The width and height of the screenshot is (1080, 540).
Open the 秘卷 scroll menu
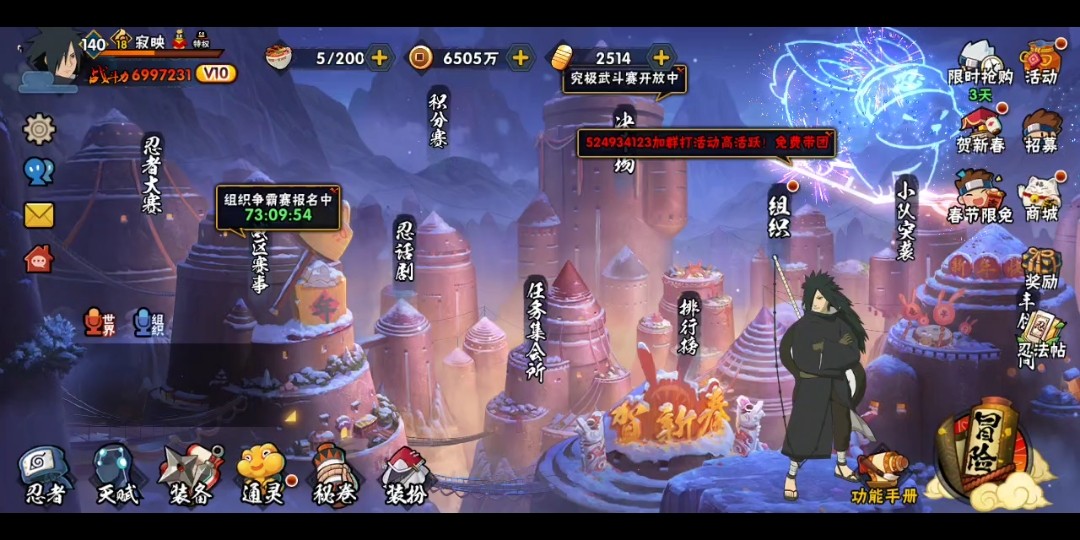pos(333,474)
